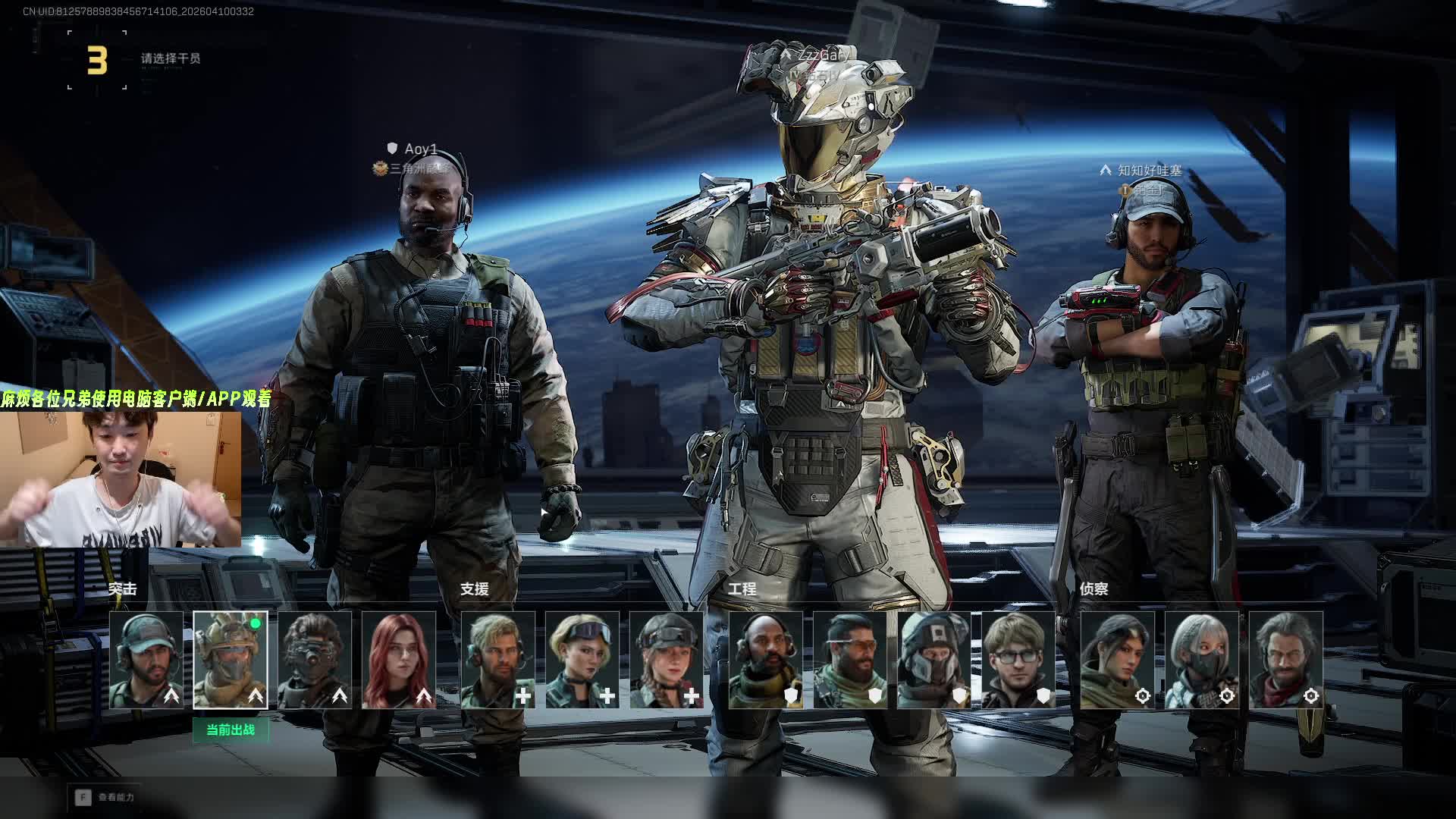This screenshot has width=1456, height=819.
Task: Pick the support woman wearing a helmet
Action: pyautogui.click(x=667, y=660)
